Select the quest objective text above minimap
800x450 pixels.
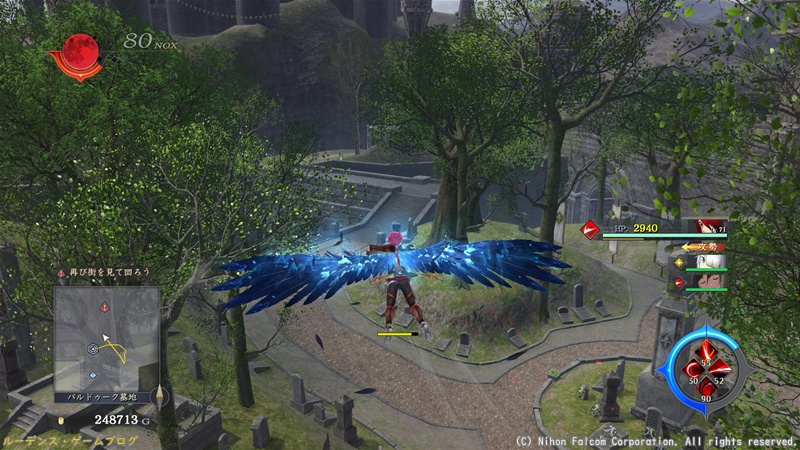105,272
